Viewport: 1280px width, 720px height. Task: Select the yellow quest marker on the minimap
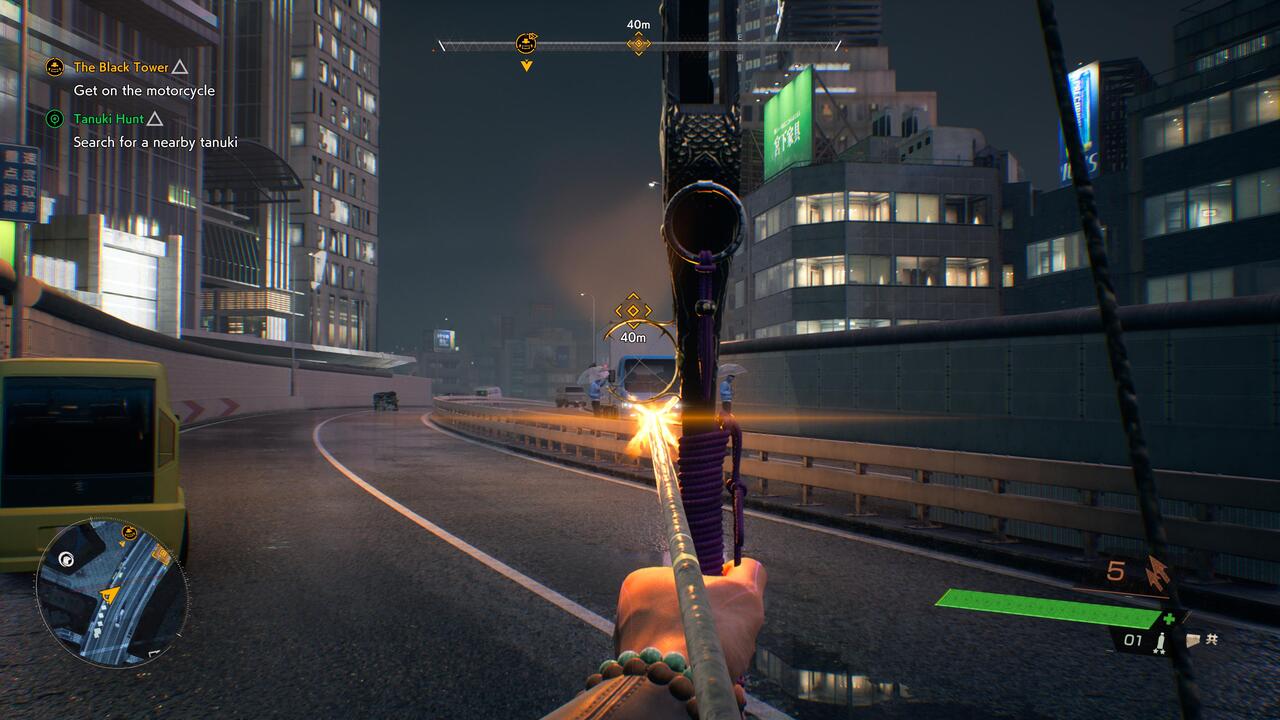128,531
